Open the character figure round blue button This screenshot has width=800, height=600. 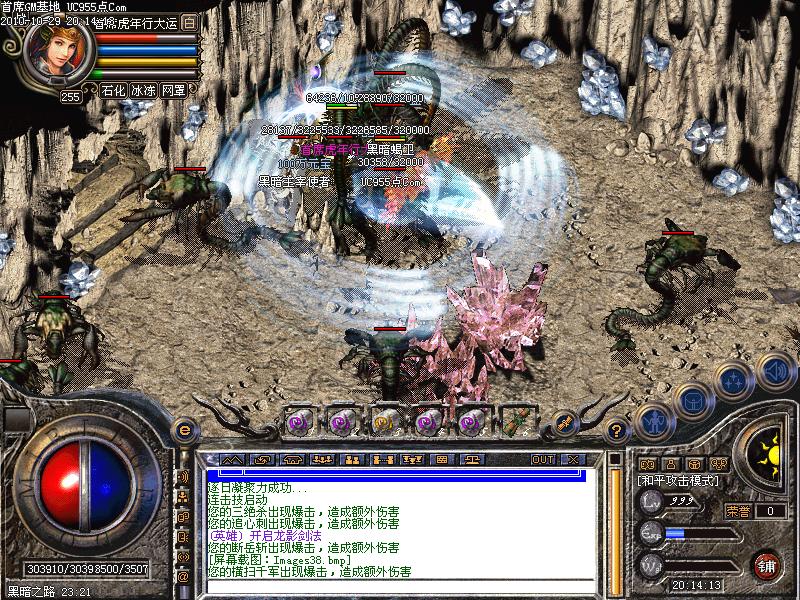(653, 421)
